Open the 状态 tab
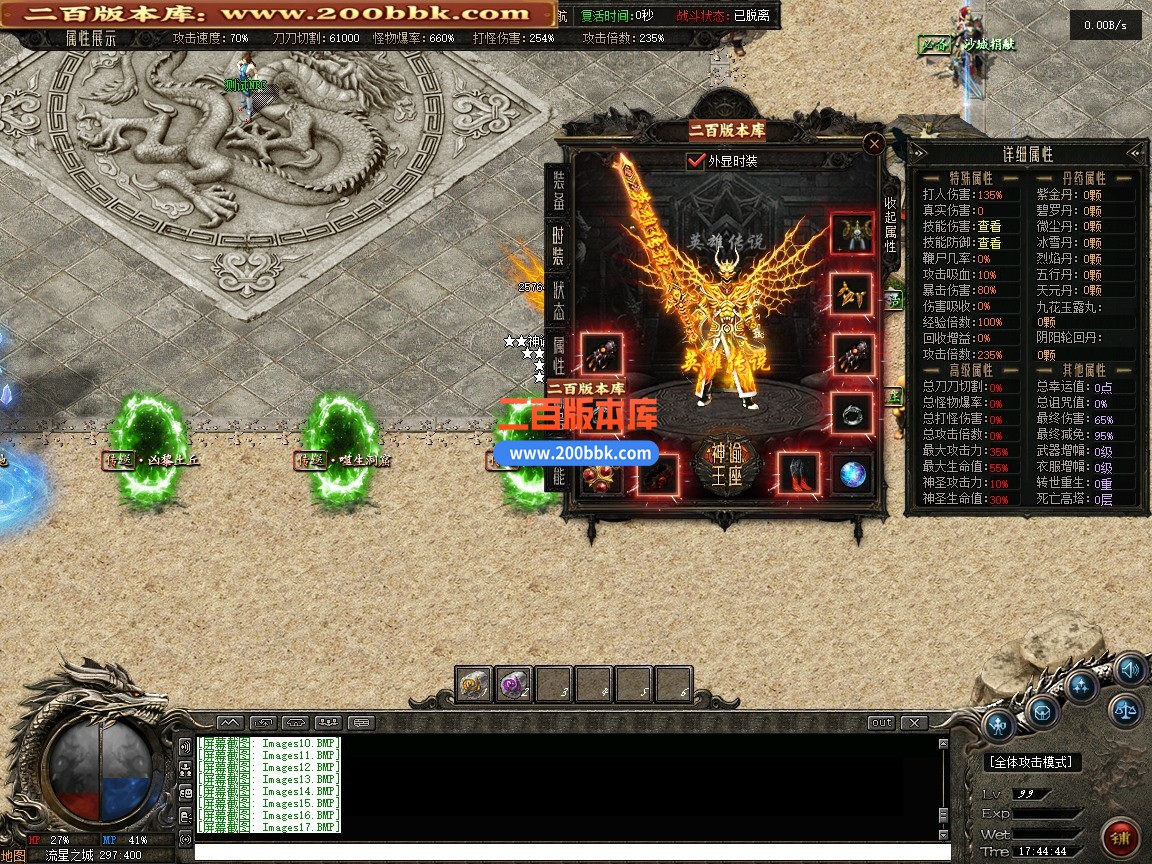The image size is (1152, 864). pyautogui.click(x=558, y=301)
